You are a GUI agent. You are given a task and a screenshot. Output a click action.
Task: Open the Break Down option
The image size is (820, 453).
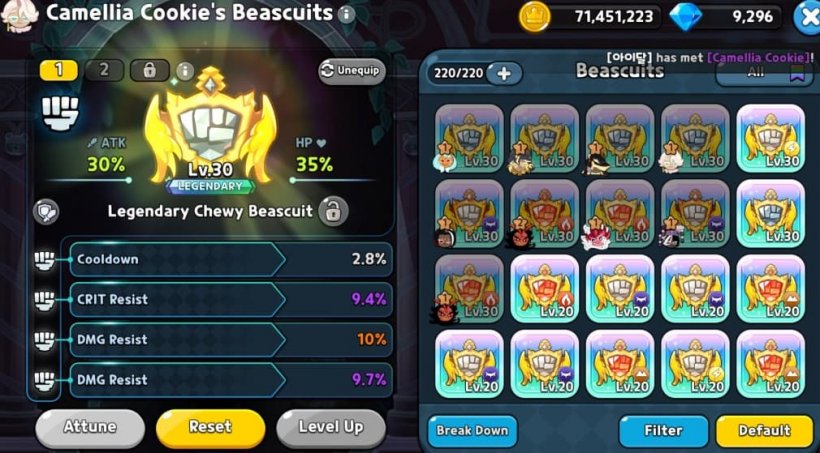[472, 431]
